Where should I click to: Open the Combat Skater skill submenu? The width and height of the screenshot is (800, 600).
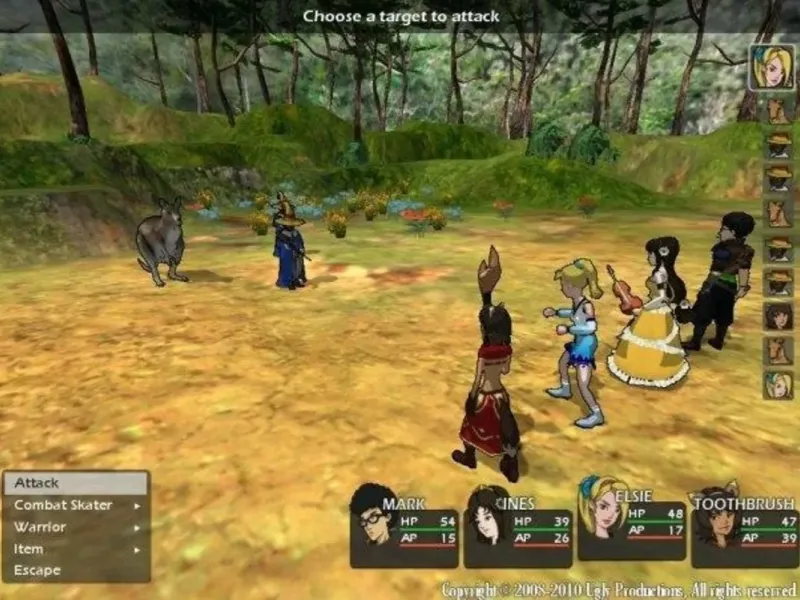point(76,505)
